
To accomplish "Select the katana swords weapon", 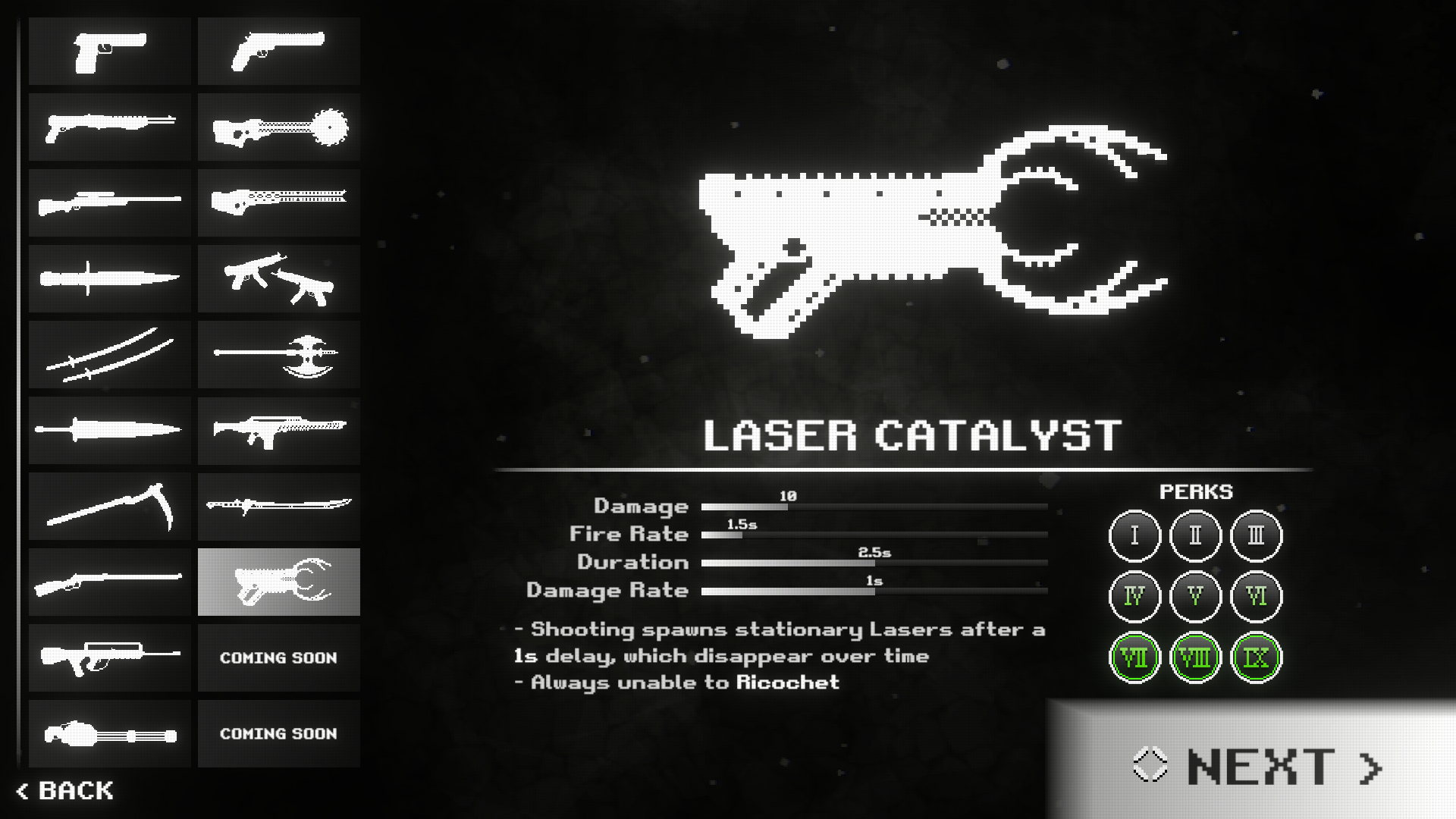I will 109,354.
